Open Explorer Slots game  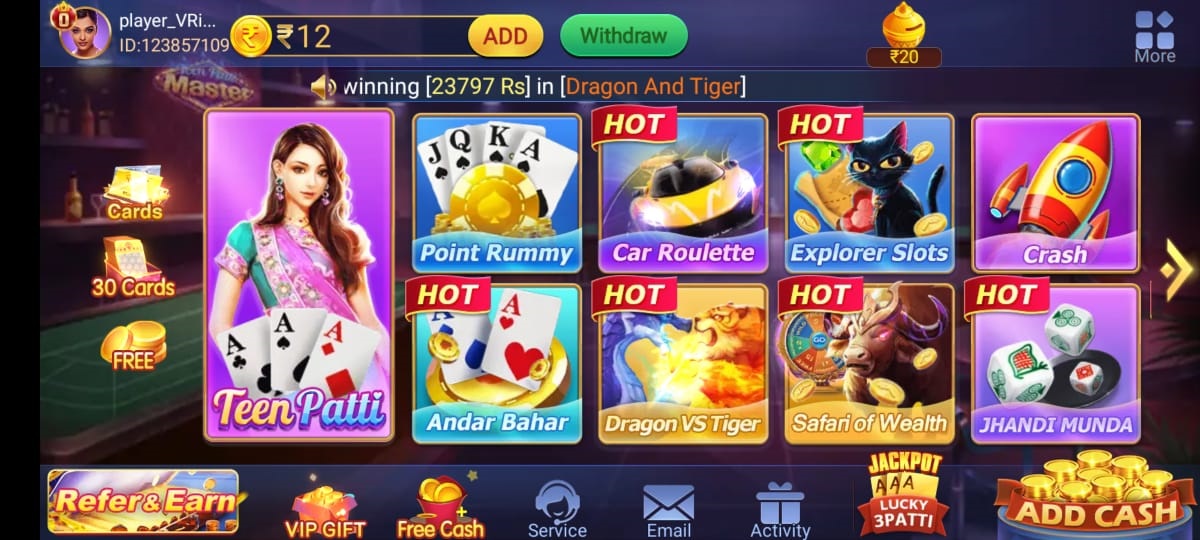[869, 193]
